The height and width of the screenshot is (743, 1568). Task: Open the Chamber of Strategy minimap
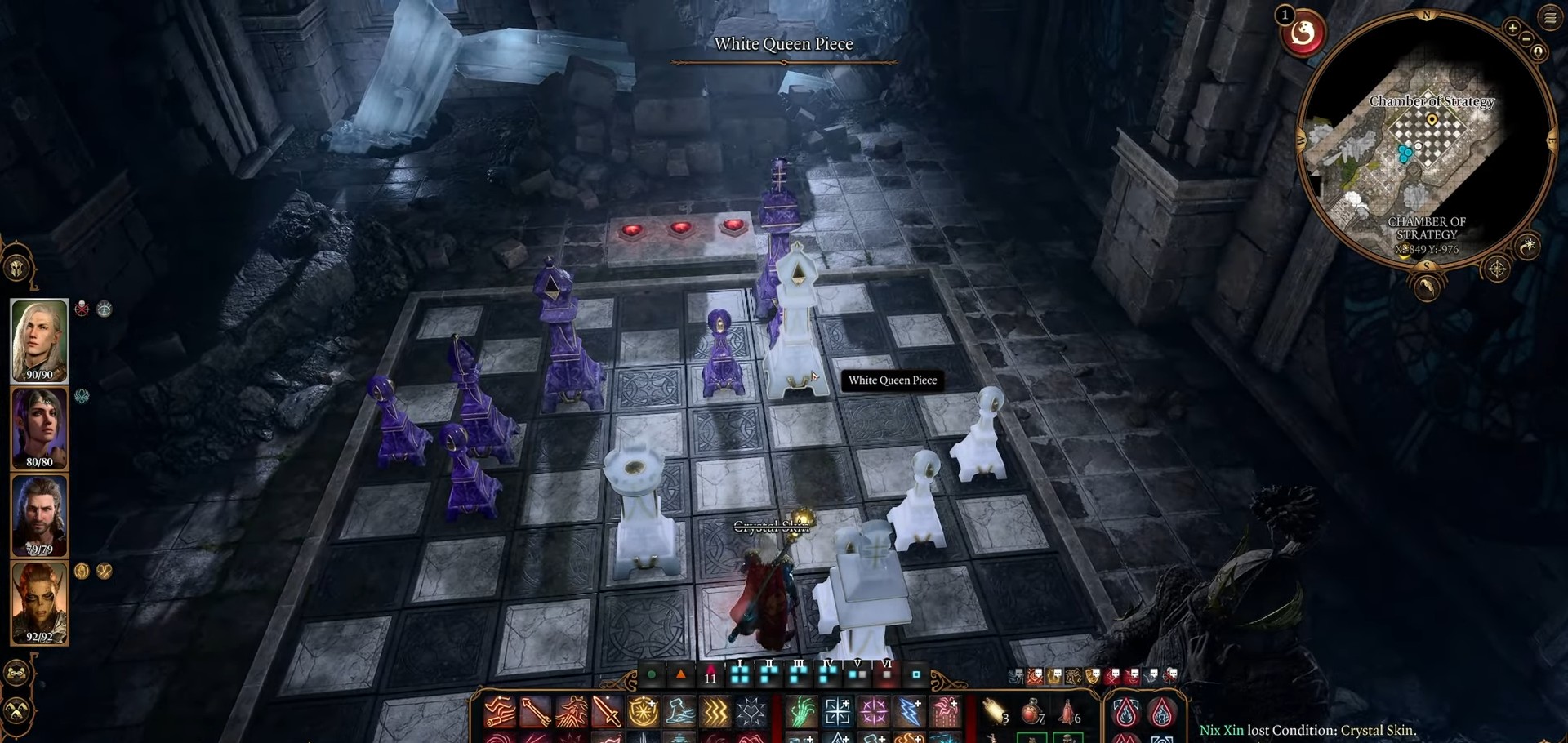(1427, 139)
